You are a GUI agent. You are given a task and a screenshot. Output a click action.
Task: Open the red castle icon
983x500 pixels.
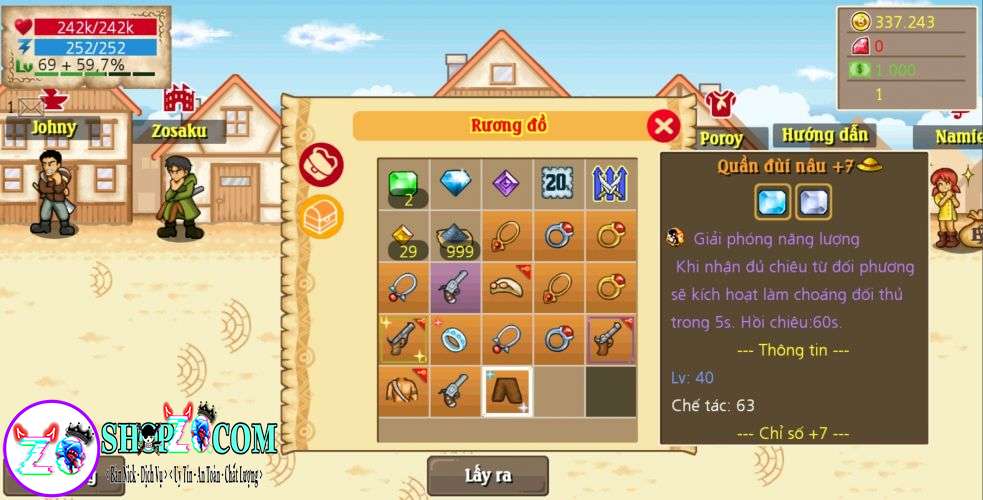pos(179,98)
